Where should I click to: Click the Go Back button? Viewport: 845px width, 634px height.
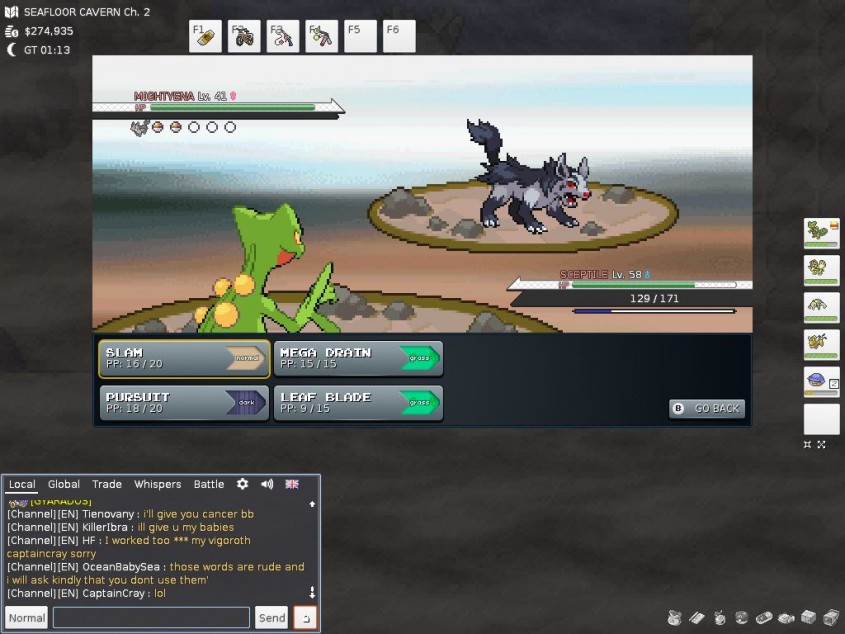(707, 408)
